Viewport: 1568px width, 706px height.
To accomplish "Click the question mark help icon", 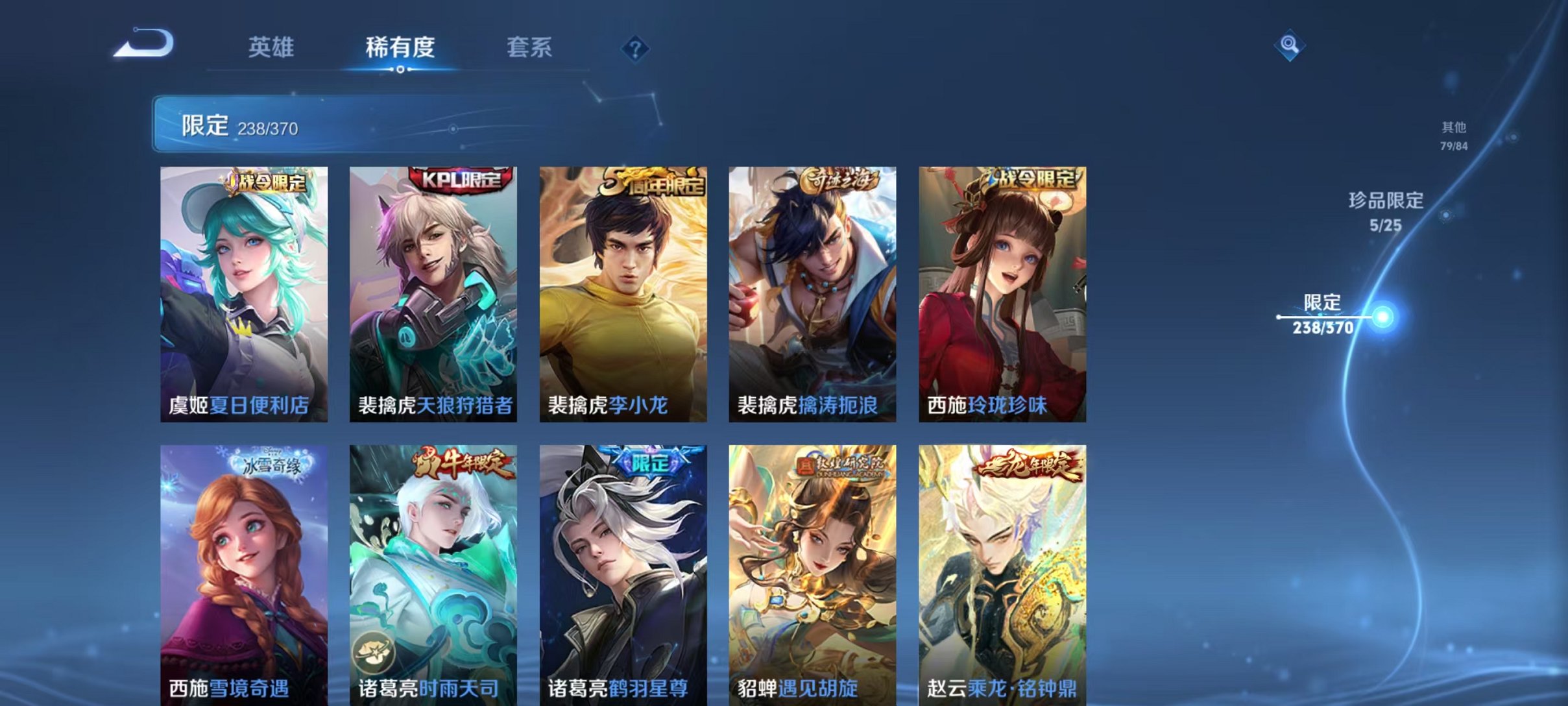I will 636,48.
